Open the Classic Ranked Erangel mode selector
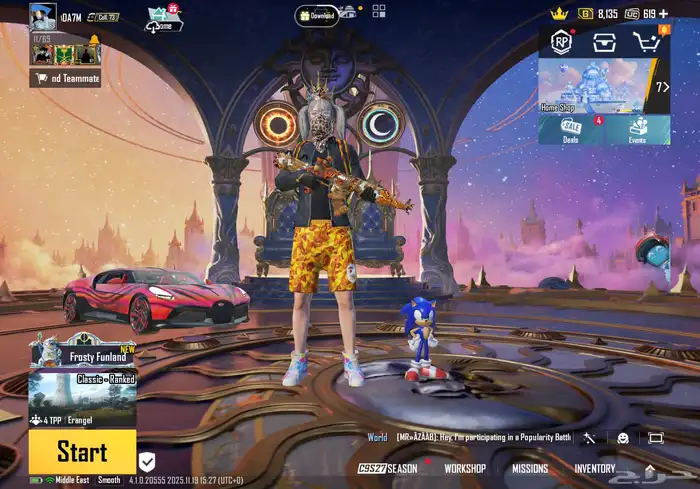700x489 pixels. pos(82,393)
